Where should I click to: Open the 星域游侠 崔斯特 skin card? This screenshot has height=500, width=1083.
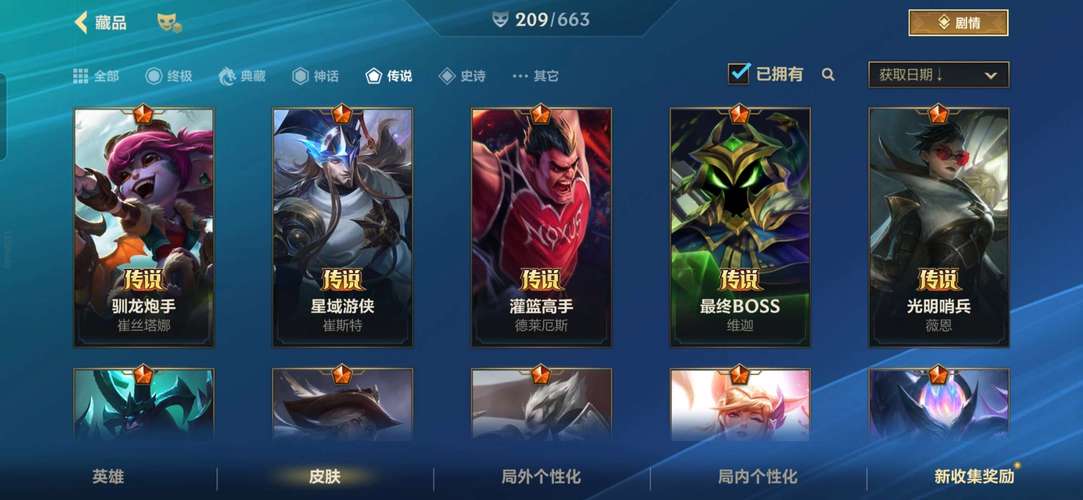click(x=342, y=227)
